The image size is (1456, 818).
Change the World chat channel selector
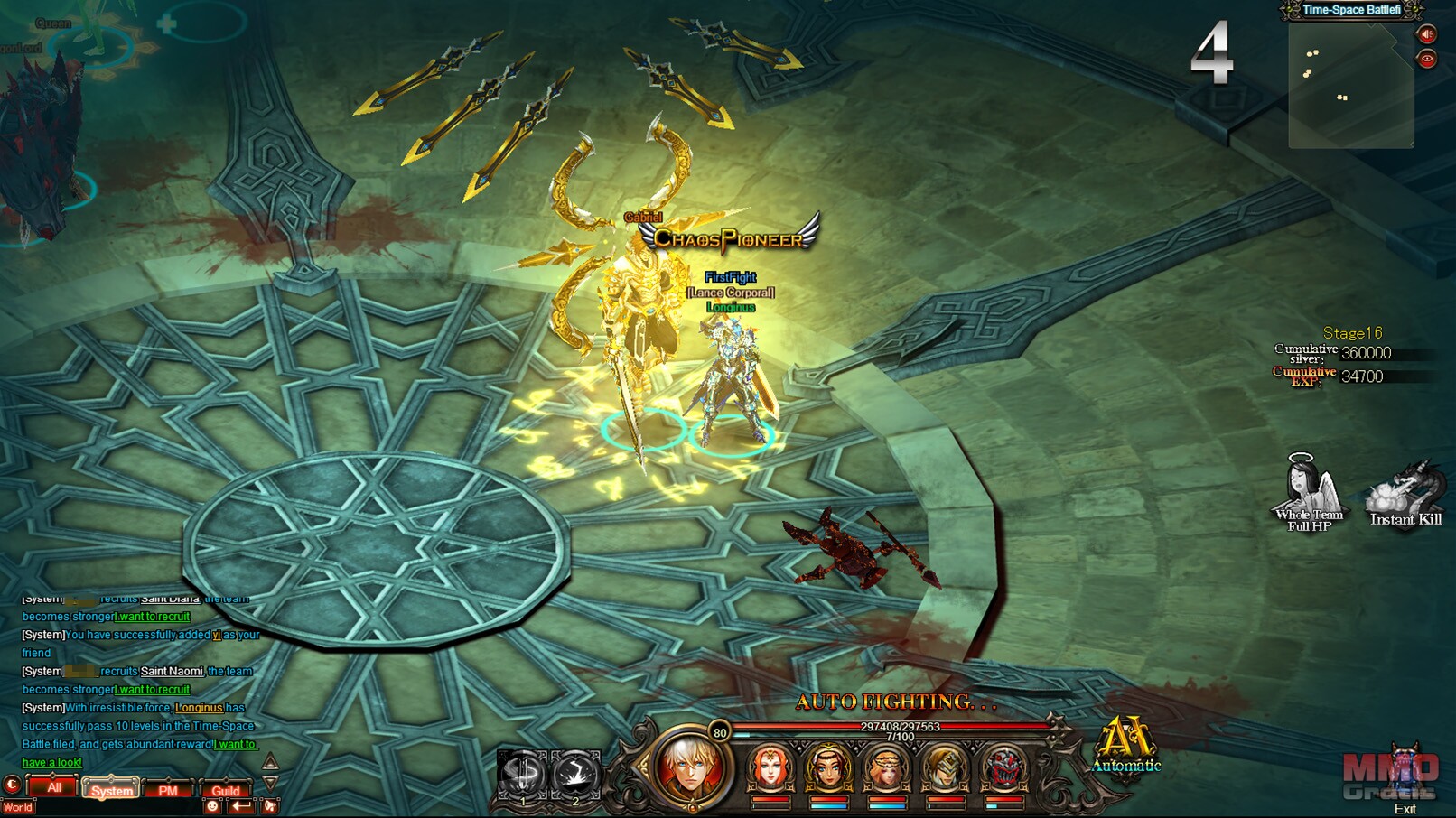click(18, 807)
